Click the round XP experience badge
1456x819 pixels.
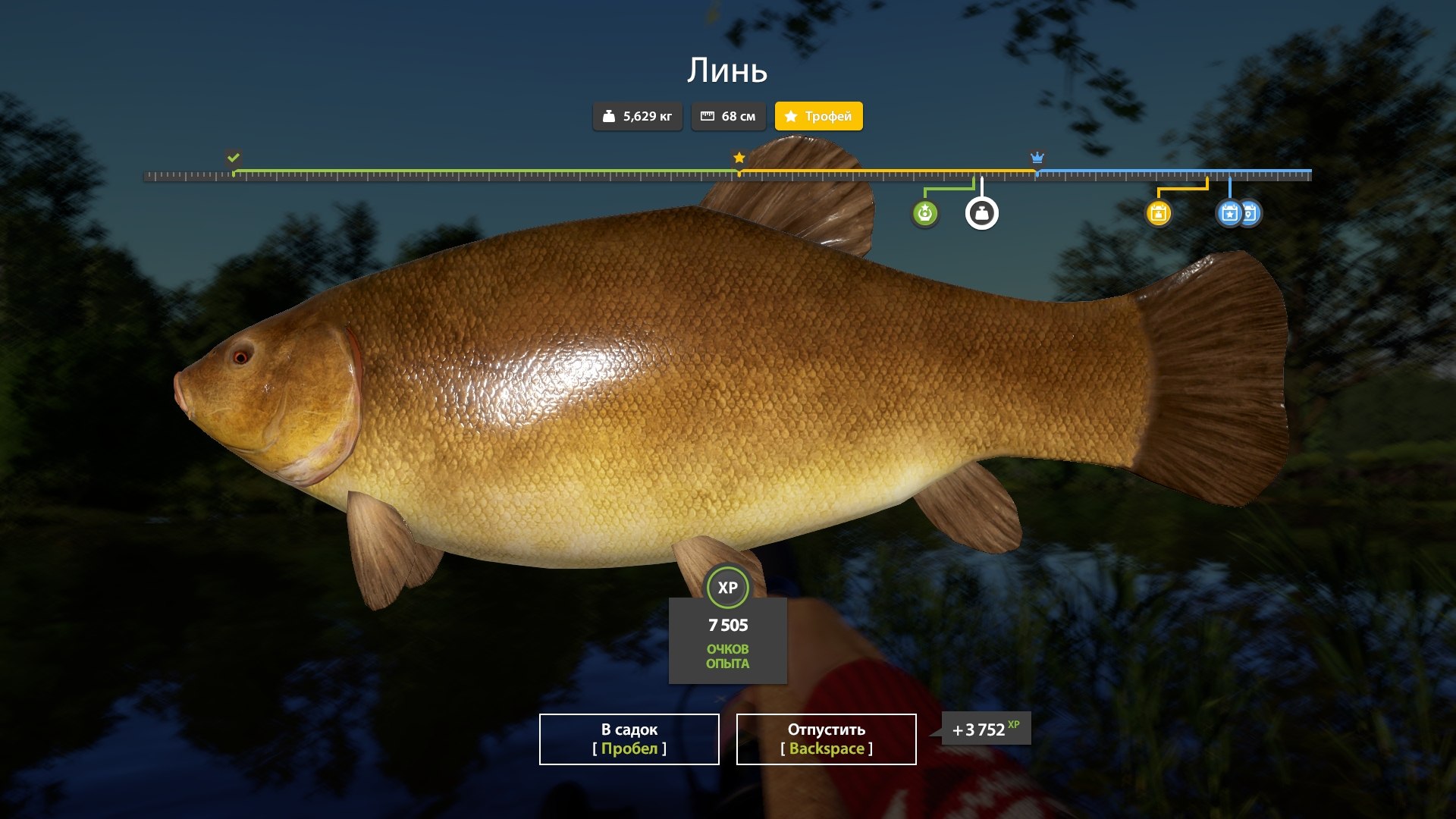(727, 588)
